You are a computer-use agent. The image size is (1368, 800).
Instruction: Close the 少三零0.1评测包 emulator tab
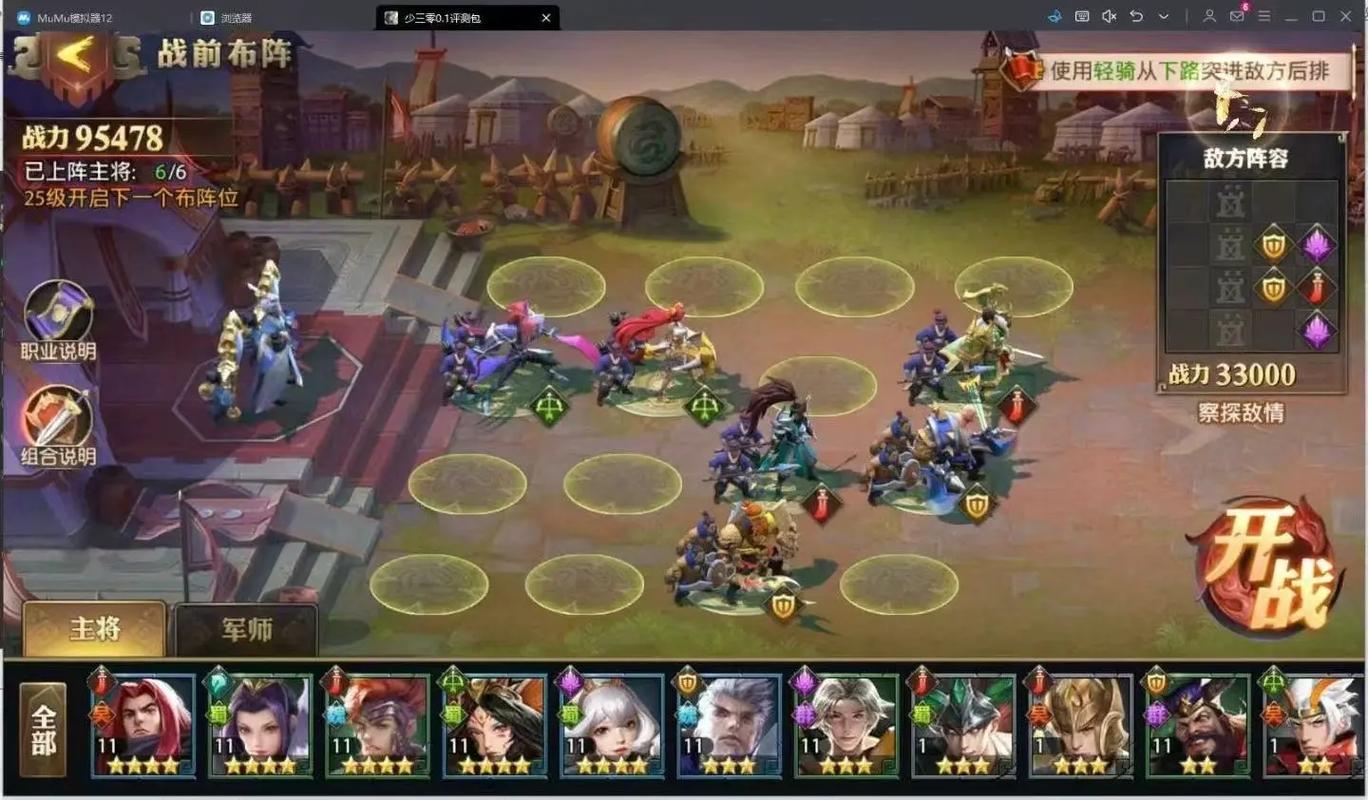click(x=546, y=18)
